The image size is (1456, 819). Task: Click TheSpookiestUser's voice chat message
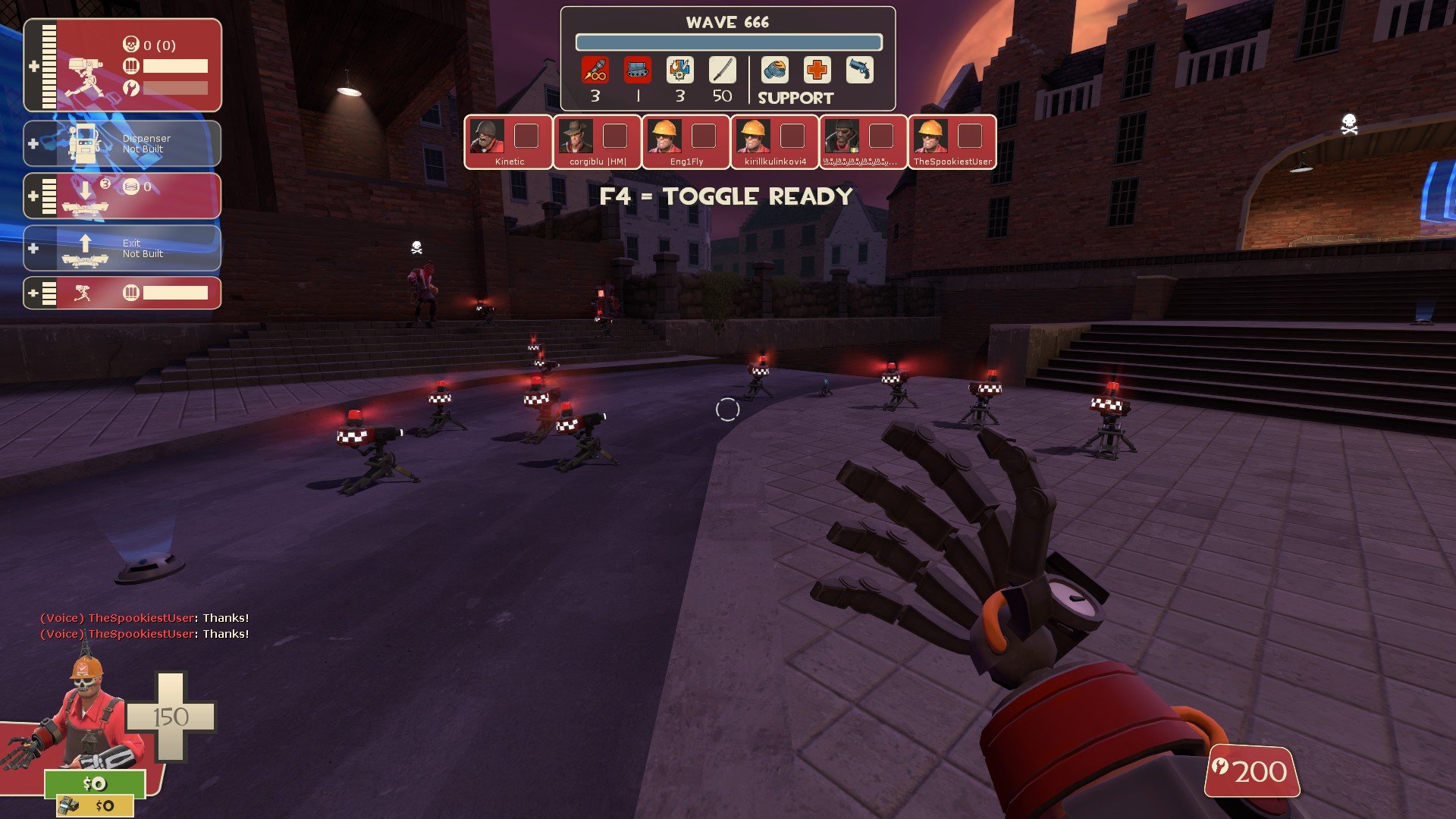pos(144,618)
